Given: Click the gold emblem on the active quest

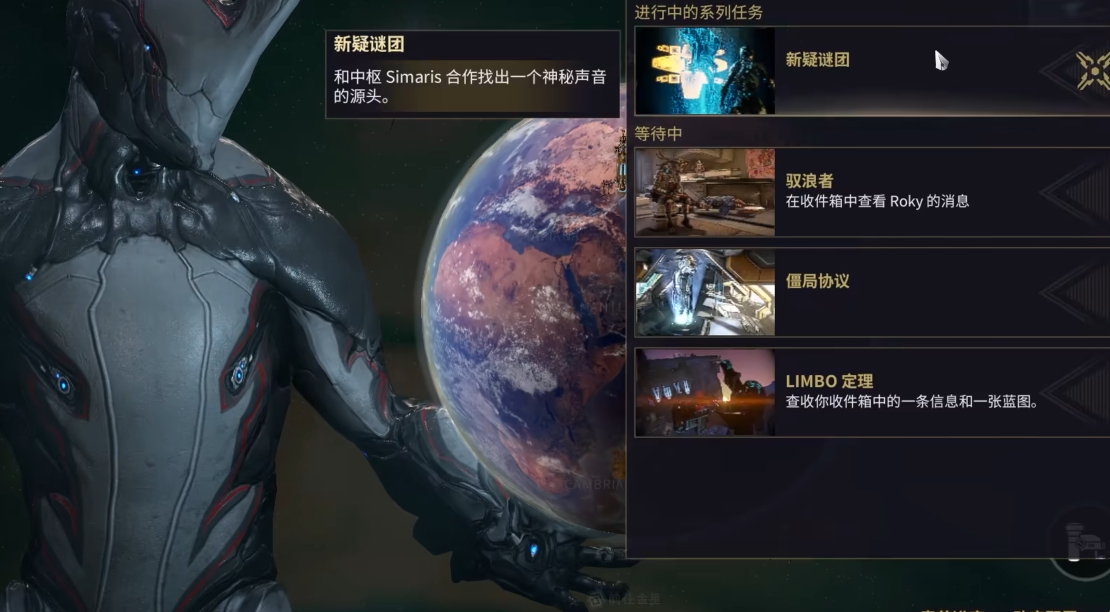Looking at the screenshot, I should point(1092,71).
